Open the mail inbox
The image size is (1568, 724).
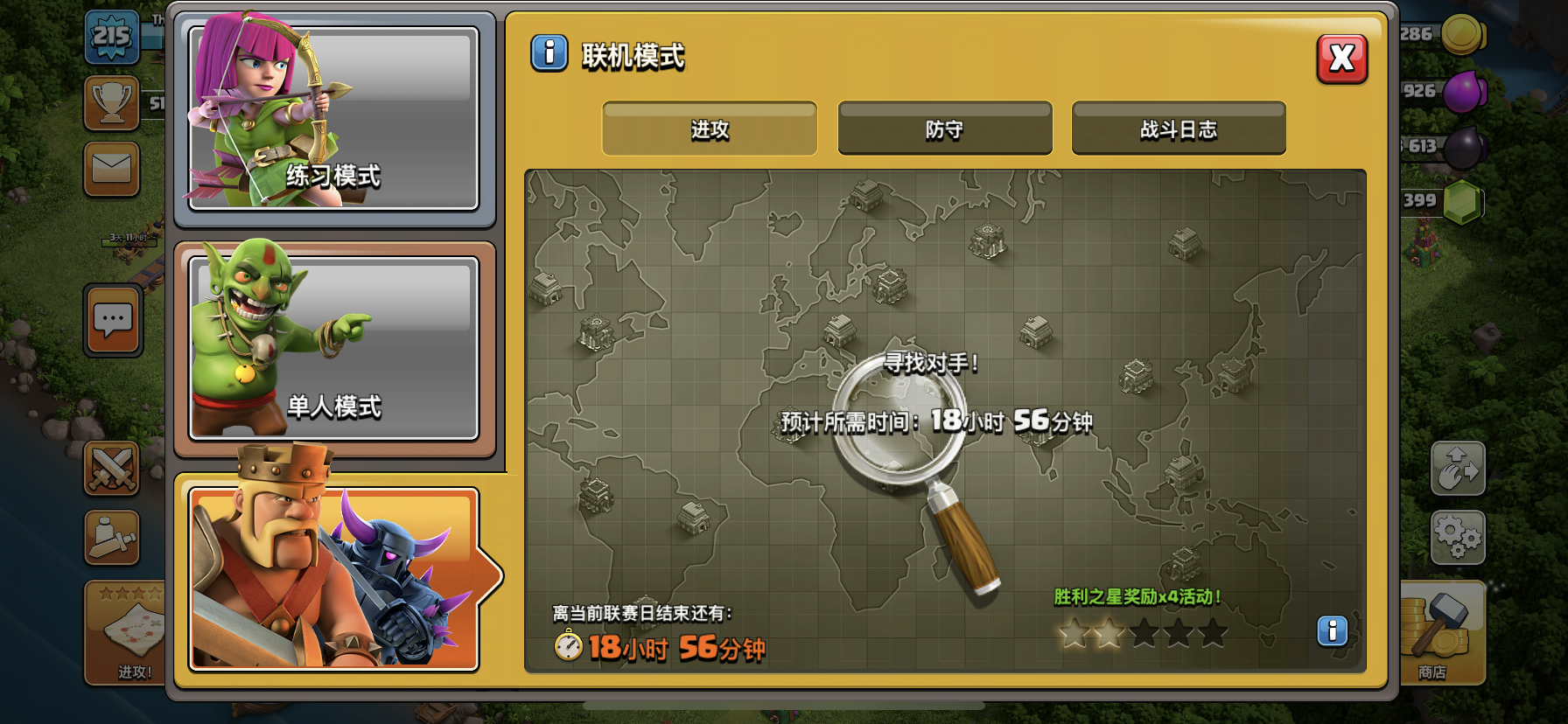(112, 169)
